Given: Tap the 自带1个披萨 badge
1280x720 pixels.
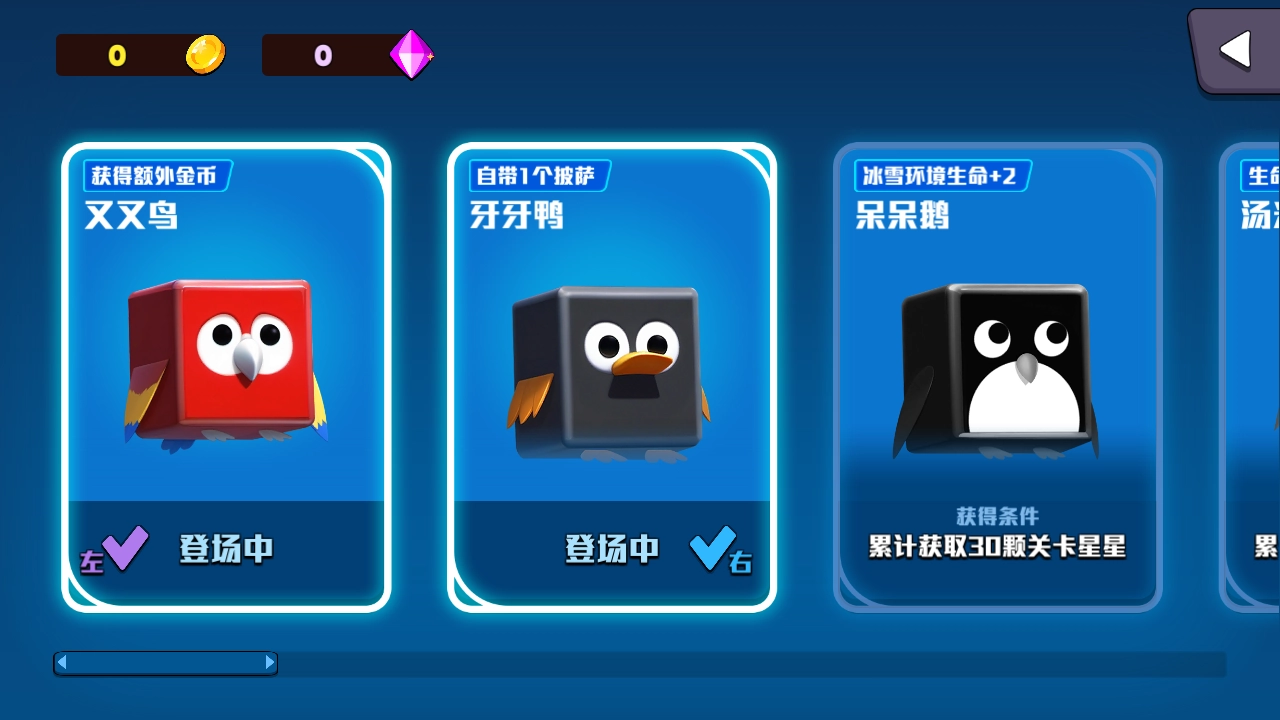Looking at the screenshot, I should click(x=538, y=175).
